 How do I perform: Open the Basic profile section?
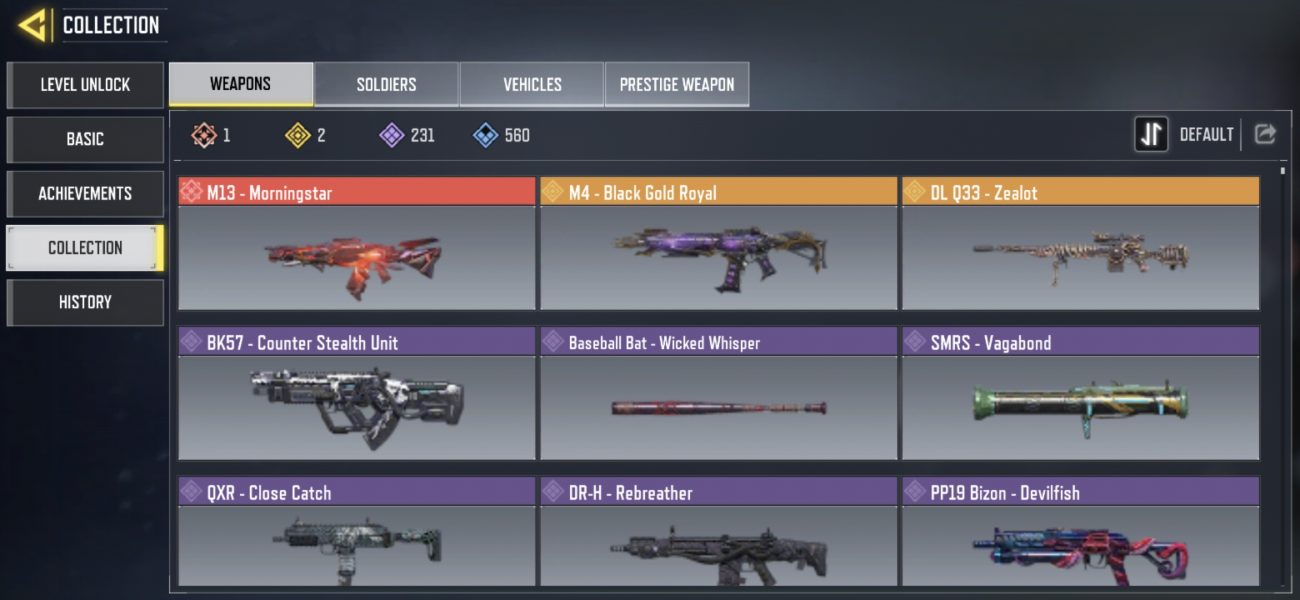85,139
